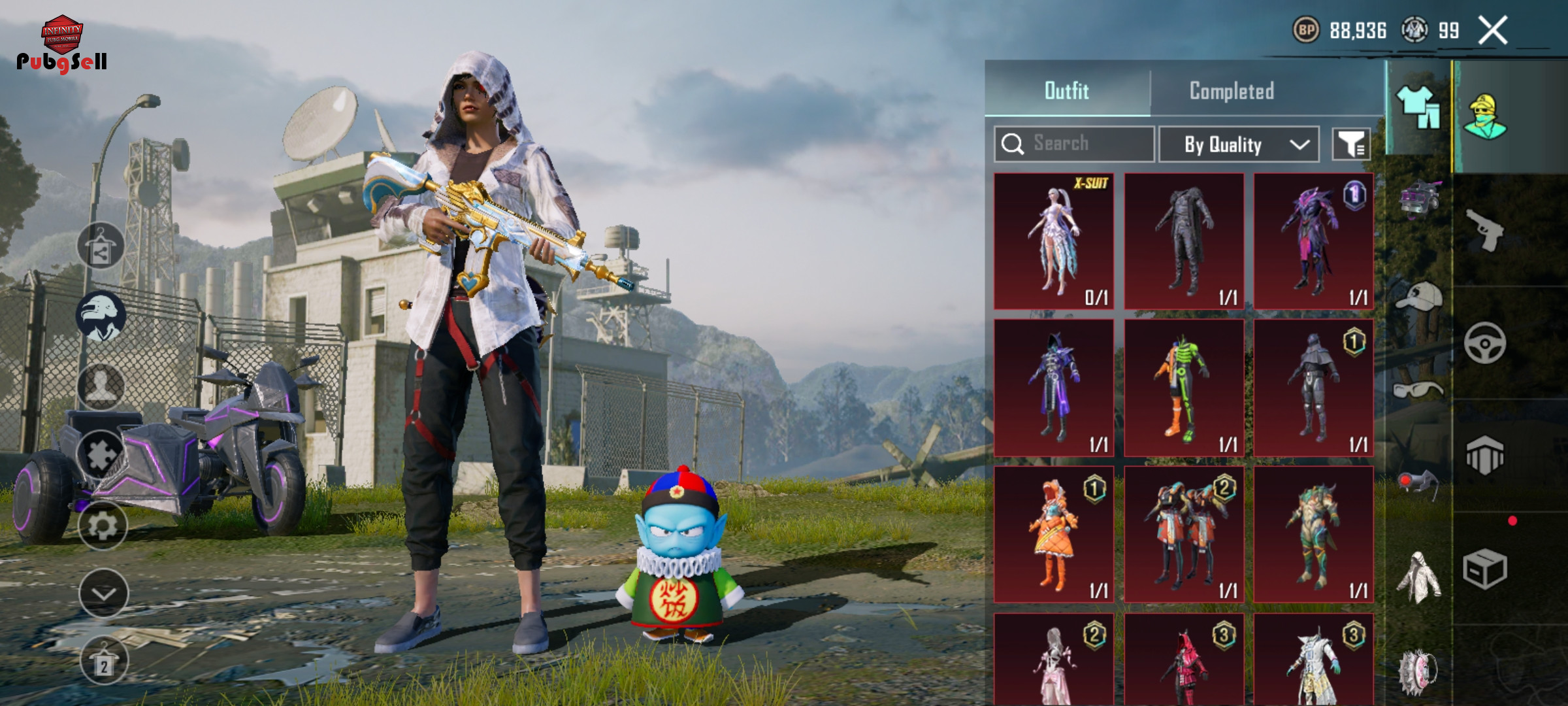
Task: Open the steering wheel vehicle section
Action: [x=1484, y=343]
